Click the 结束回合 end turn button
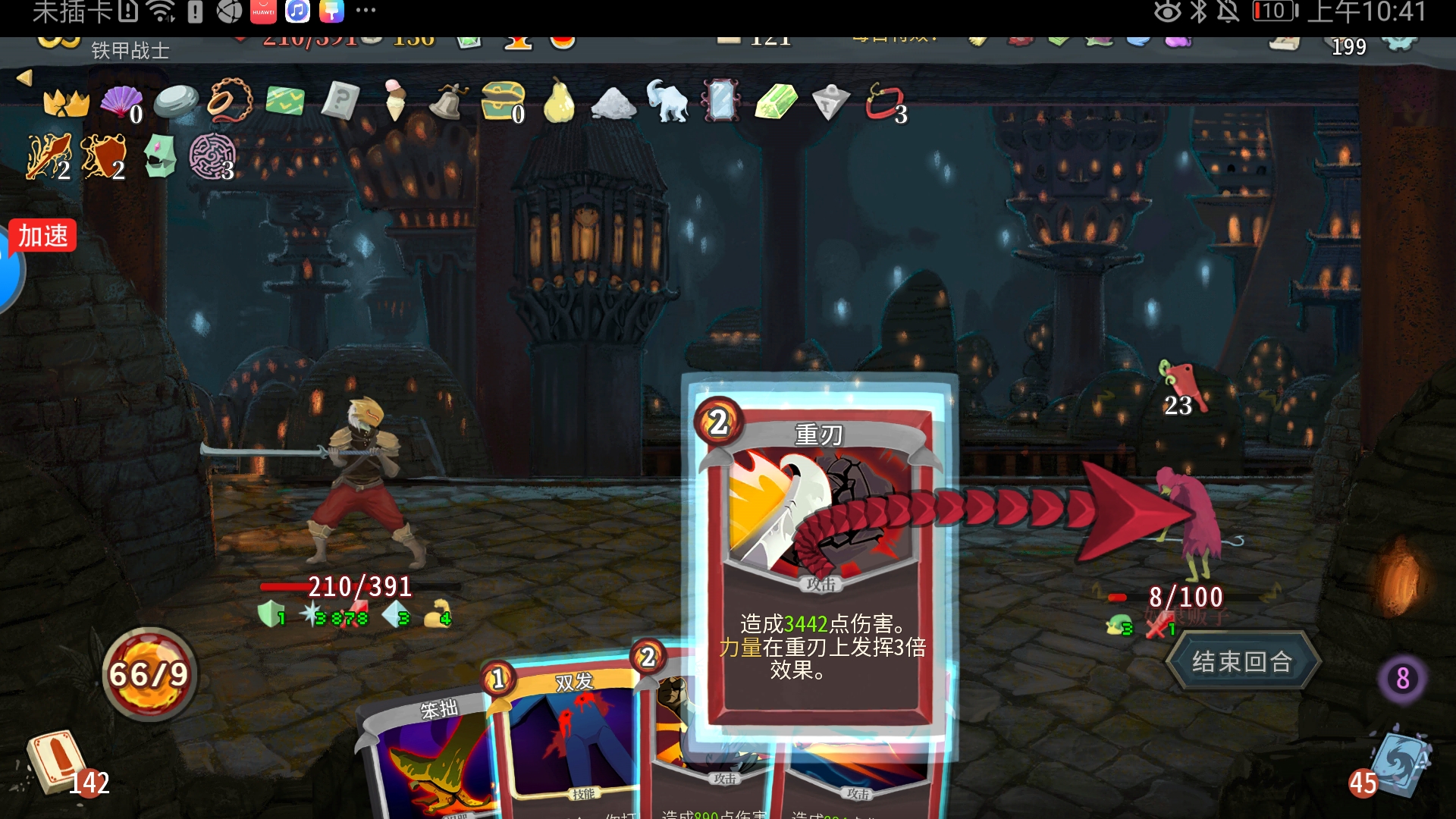 (x=1242, y=662)
